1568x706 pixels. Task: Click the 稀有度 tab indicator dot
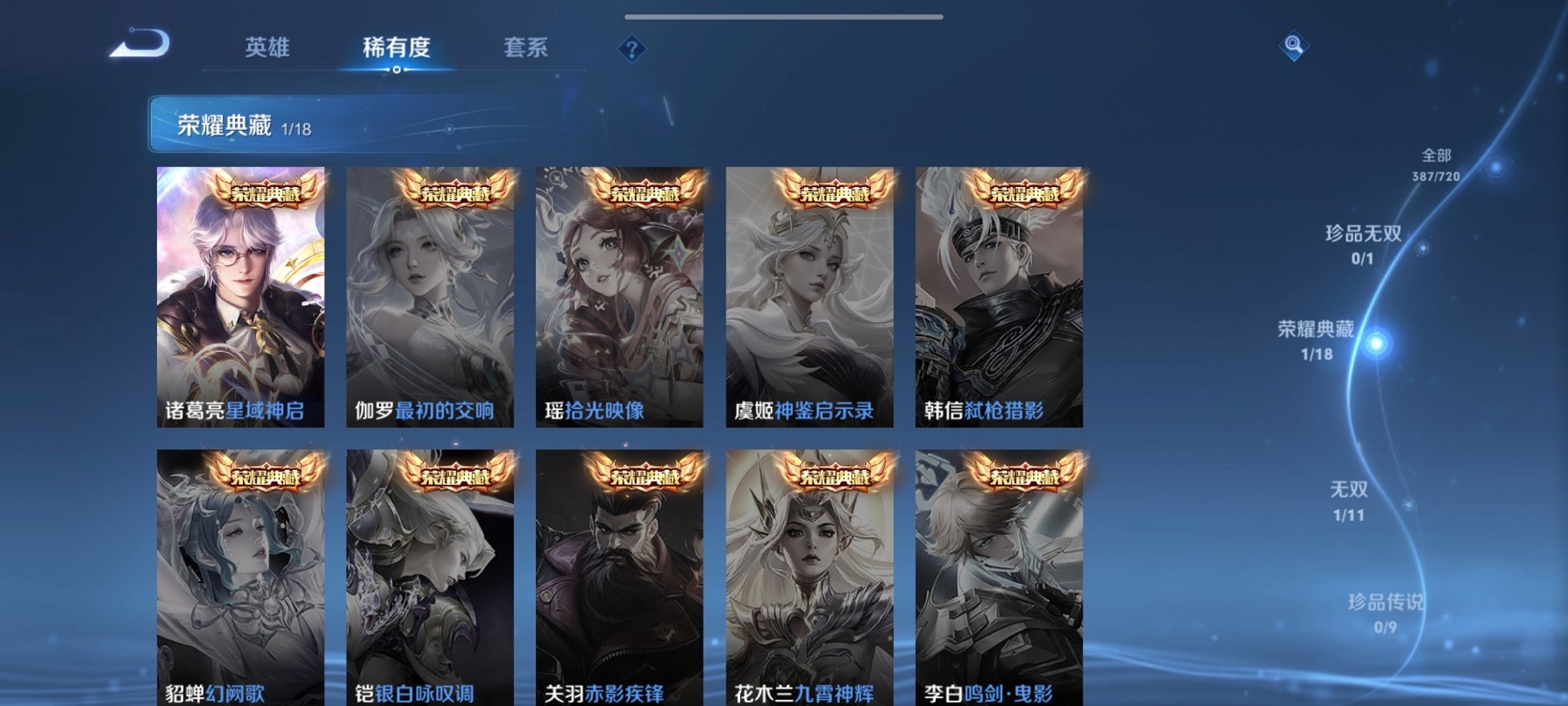396,69
